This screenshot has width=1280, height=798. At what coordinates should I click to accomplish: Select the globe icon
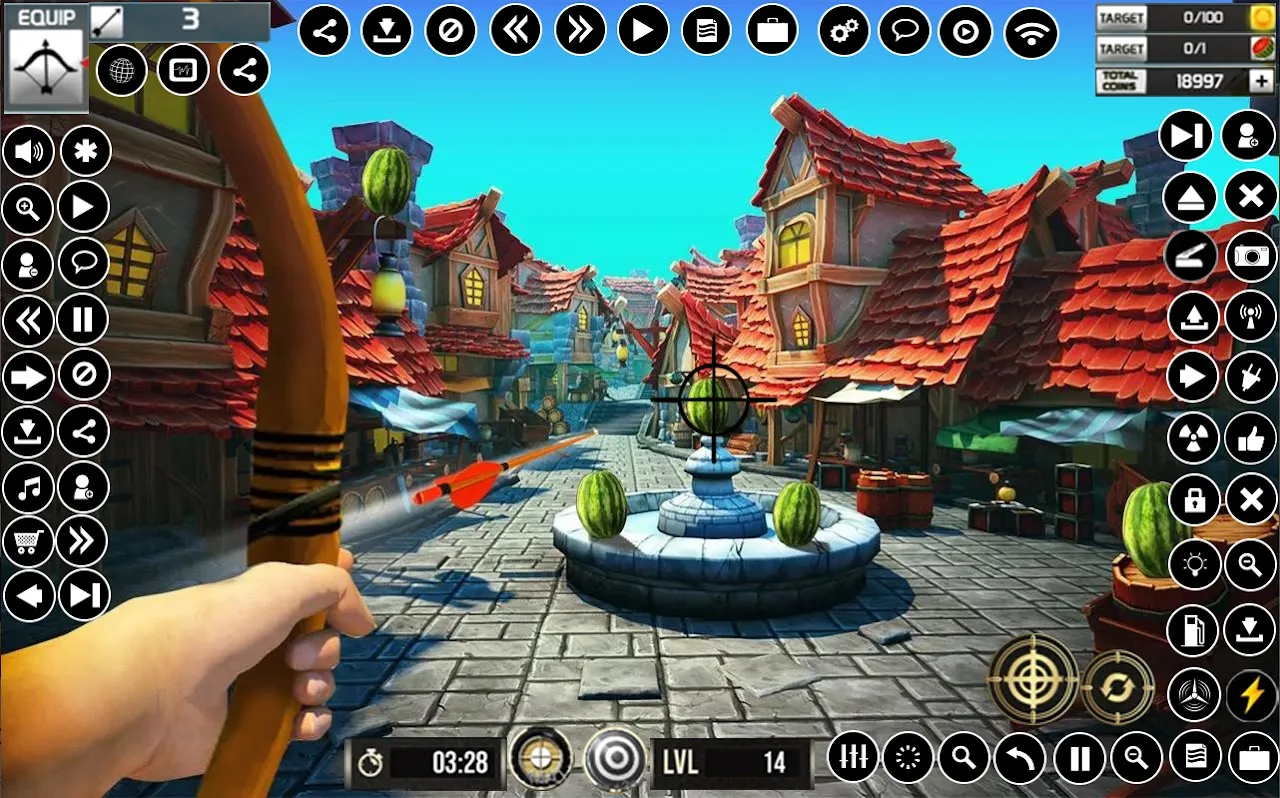122,70
